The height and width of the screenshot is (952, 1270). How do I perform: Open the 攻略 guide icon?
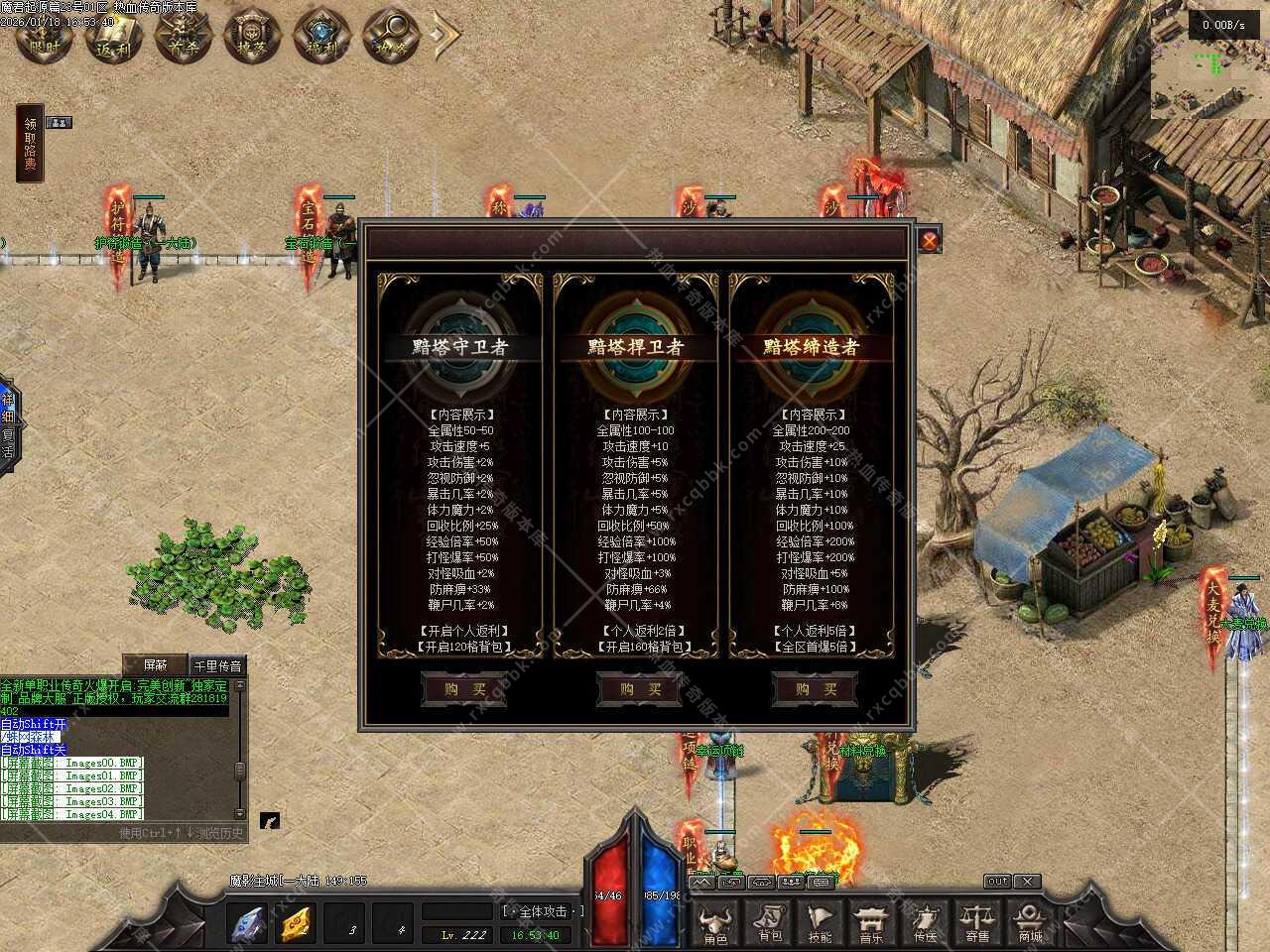(393, 37)
